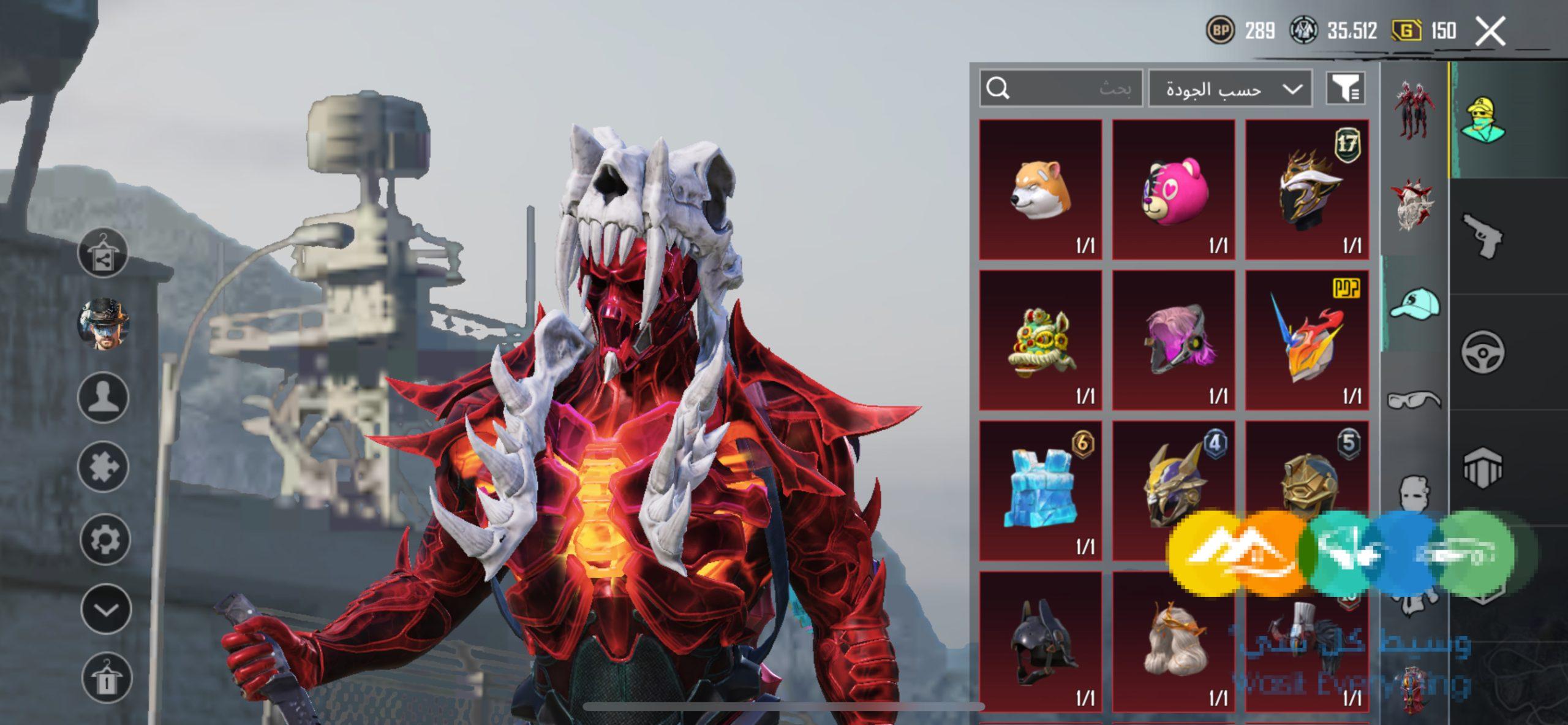The image size is (1568, 725).
Task: Pick the pink-haired helmet item
Action: point(1173,340)
